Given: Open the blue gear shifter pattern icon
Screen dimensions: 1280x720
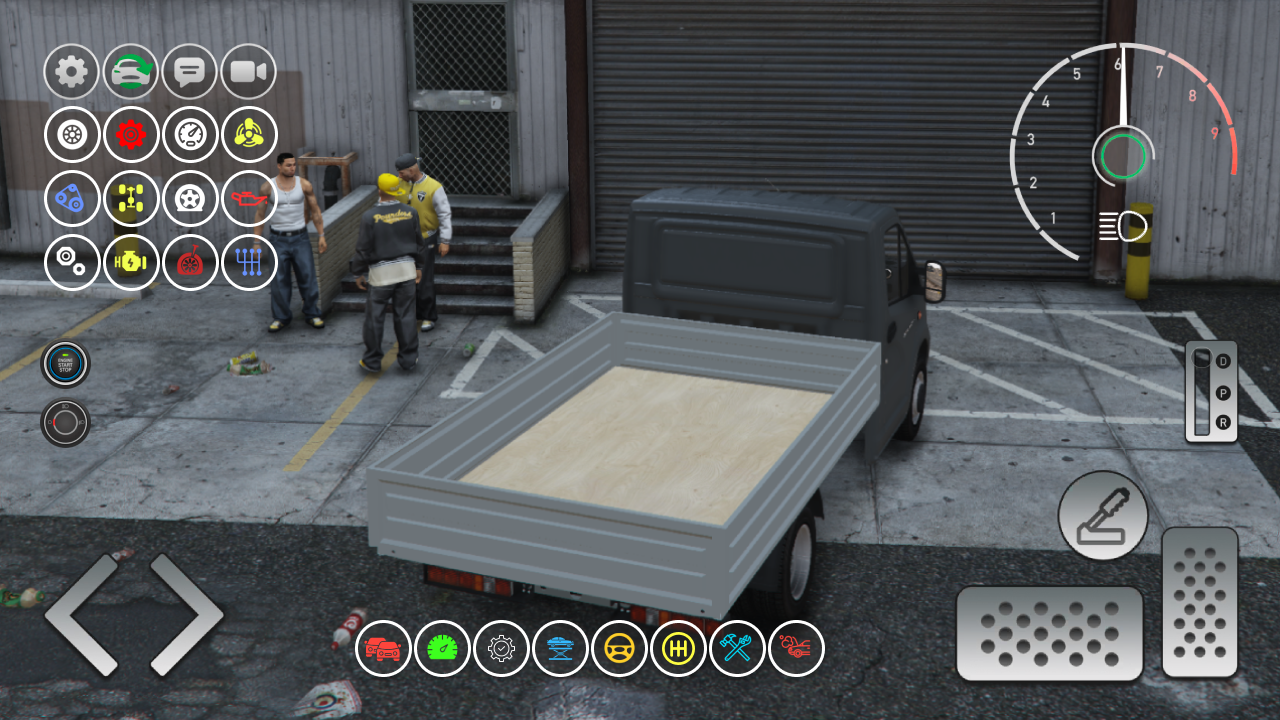Looking at the screenshot, I should (249, 262).
